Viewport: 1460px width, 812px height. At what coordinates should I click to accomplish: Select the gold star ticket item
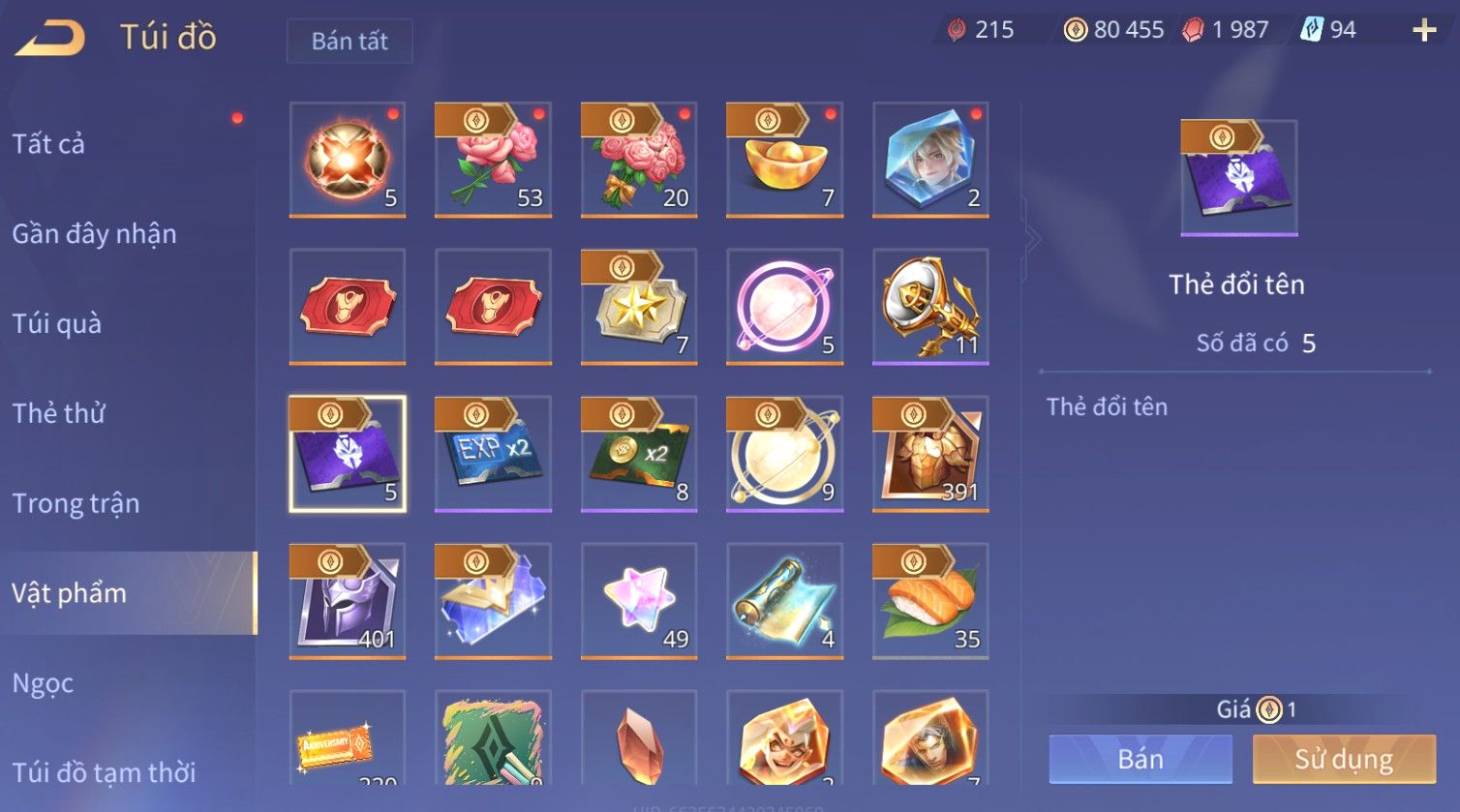coord(639,307)
